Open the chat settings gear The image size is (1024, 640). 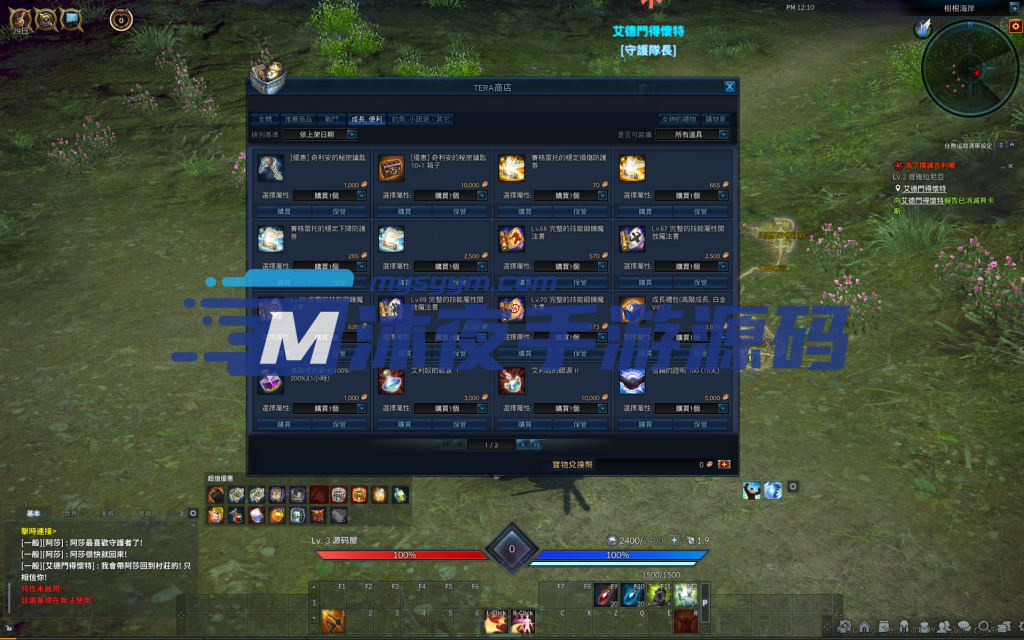[x=194, y=513]
